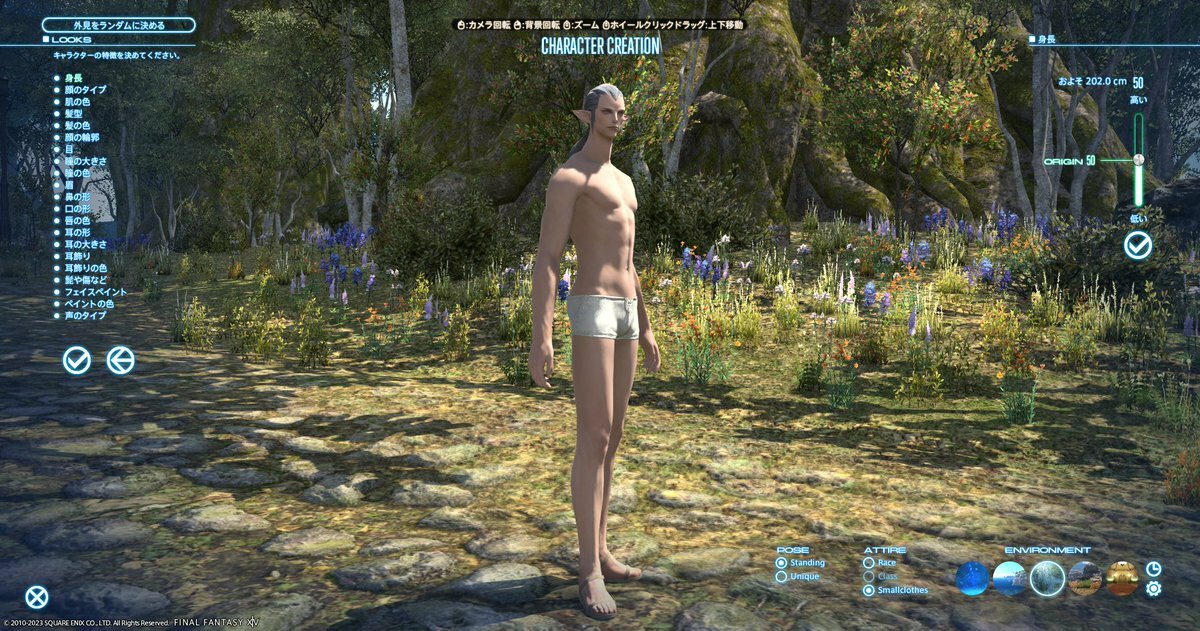Open the gear settings icon
Screen dimensions: 1200x631
(1153, 589)
